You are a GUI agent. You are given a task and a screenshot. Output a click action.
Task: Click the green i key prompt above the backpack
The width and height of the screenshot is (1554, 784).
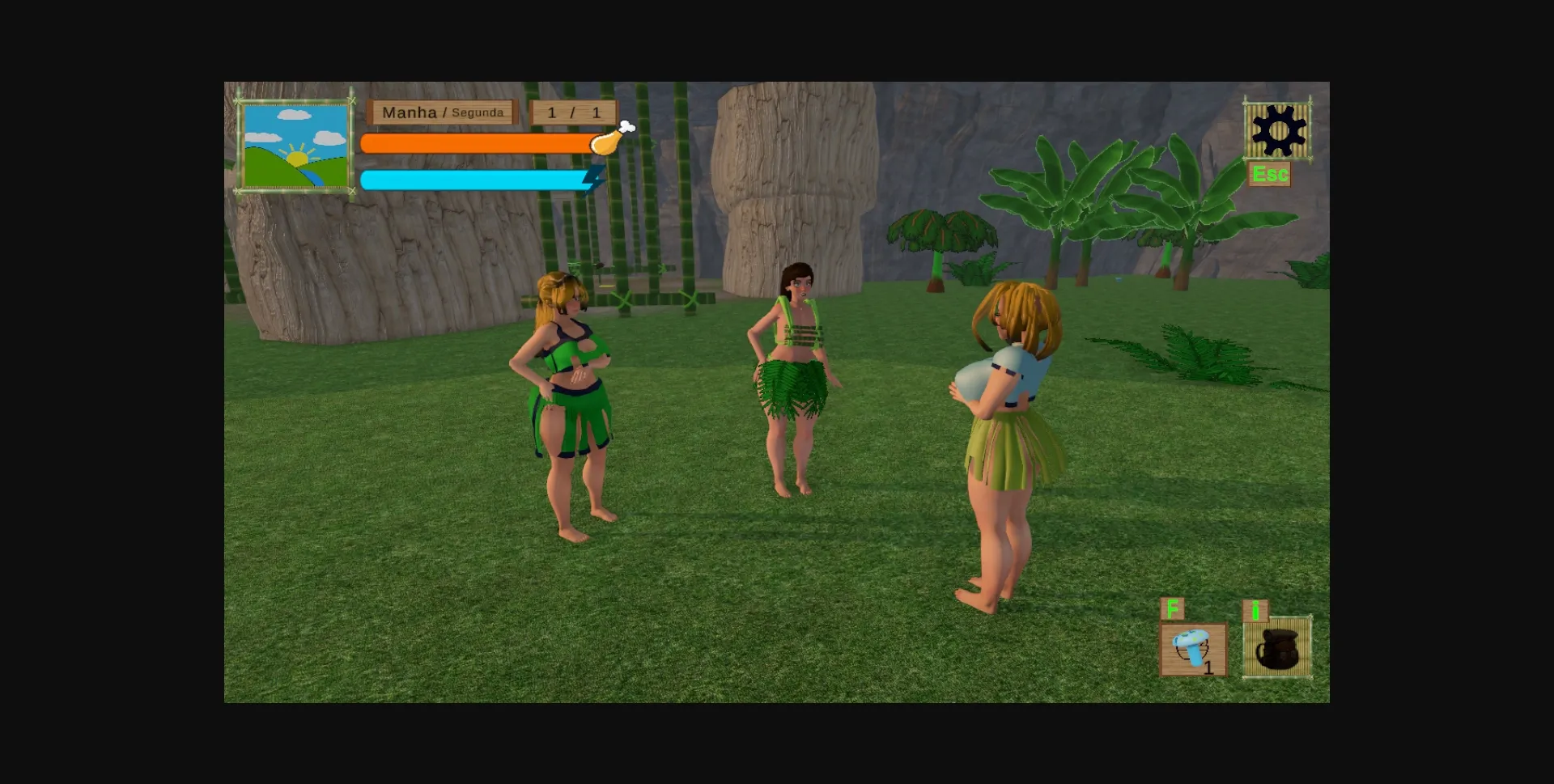[1255, 611]
